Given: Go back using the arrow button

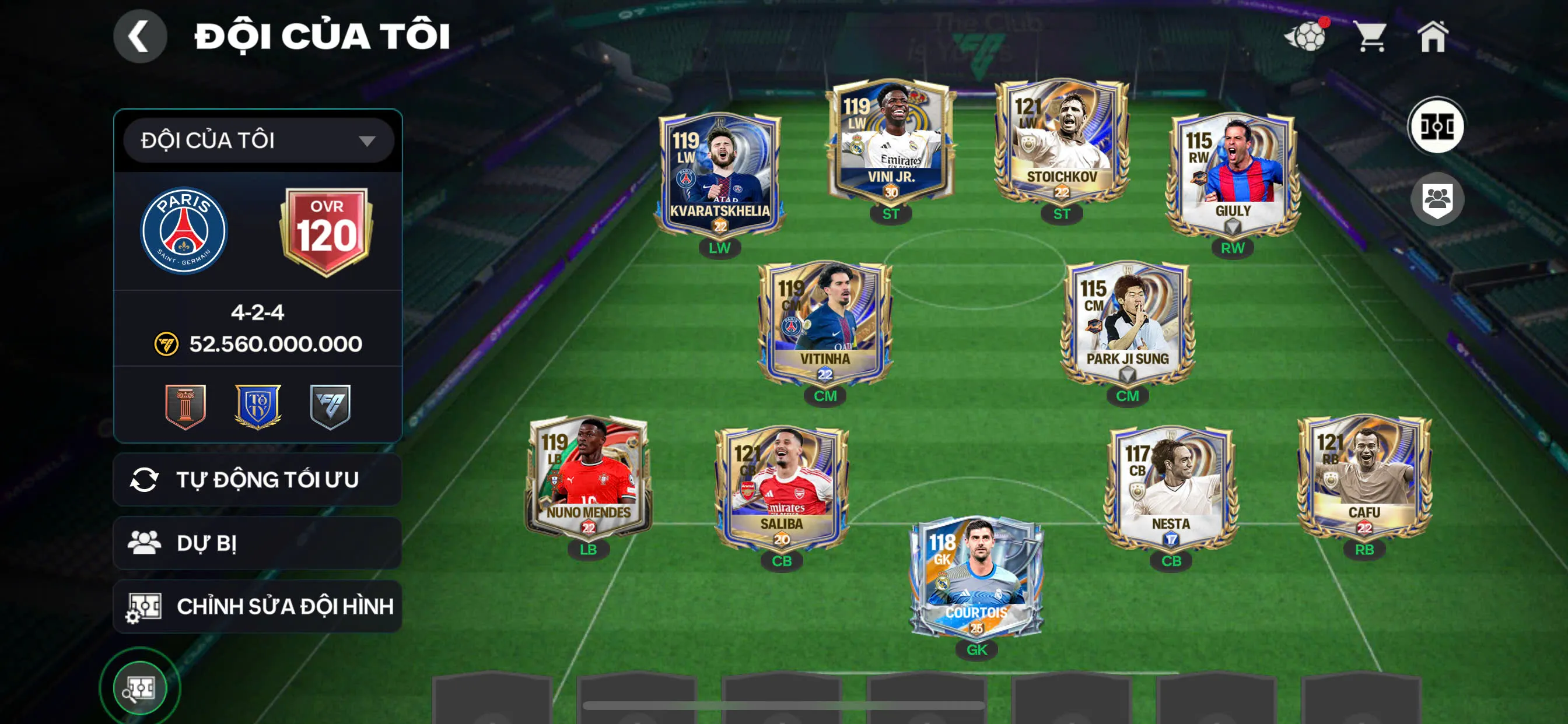Looking at the screenshot, I should tap(139, 37).
